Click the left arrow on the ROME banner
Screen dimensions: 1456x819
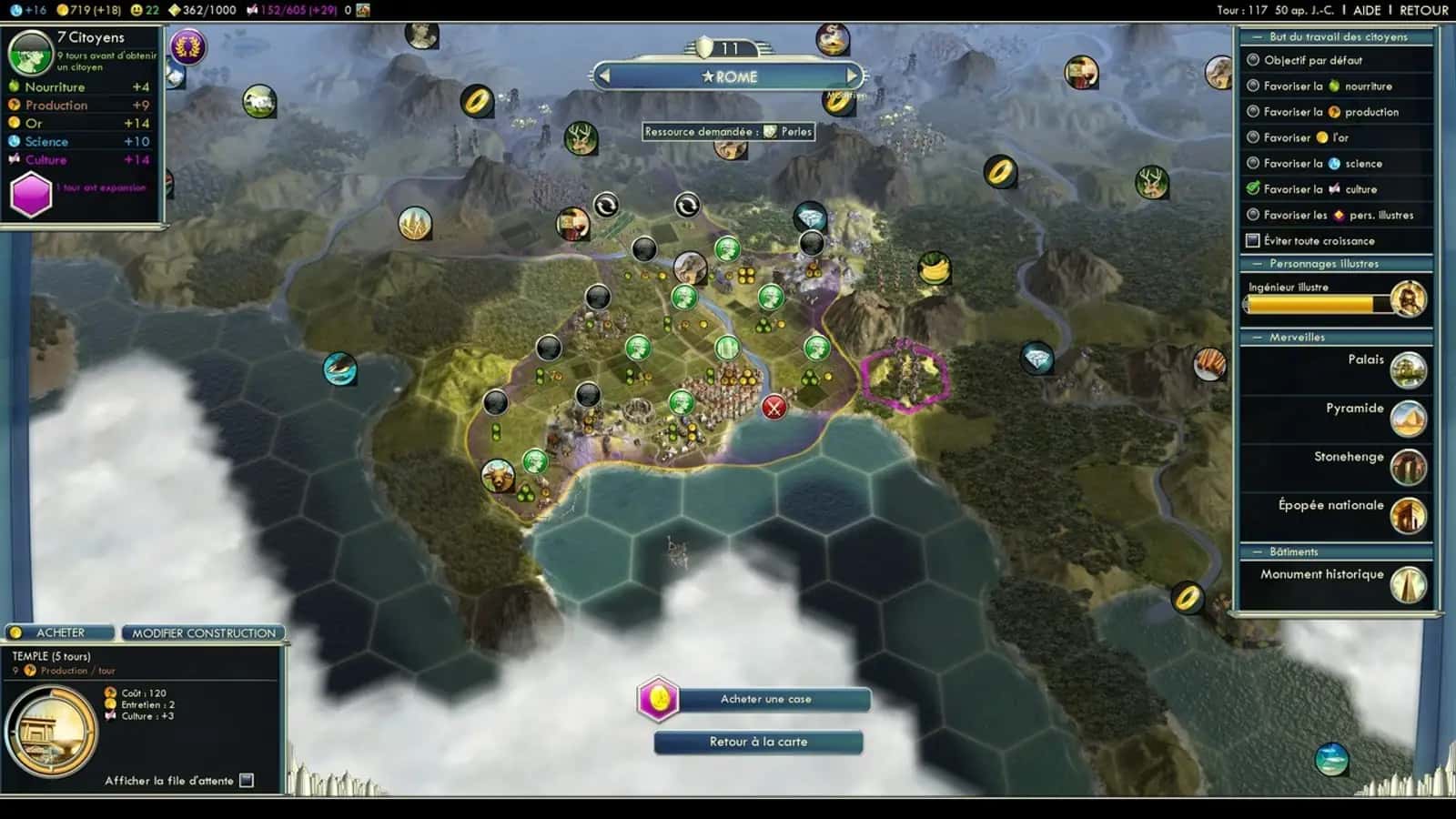604,76
